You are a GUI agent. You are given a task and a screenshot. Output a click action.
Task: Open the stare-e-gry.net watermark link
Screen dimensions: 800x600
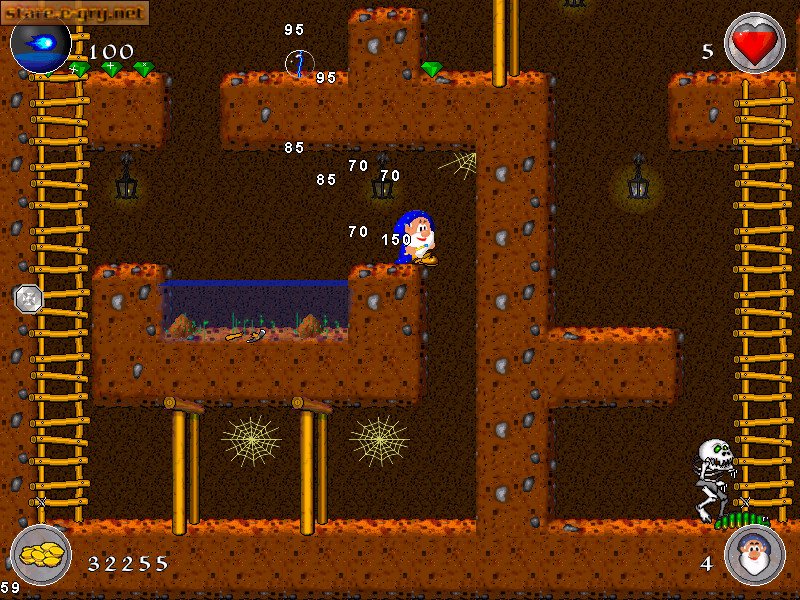coord(75,12)
